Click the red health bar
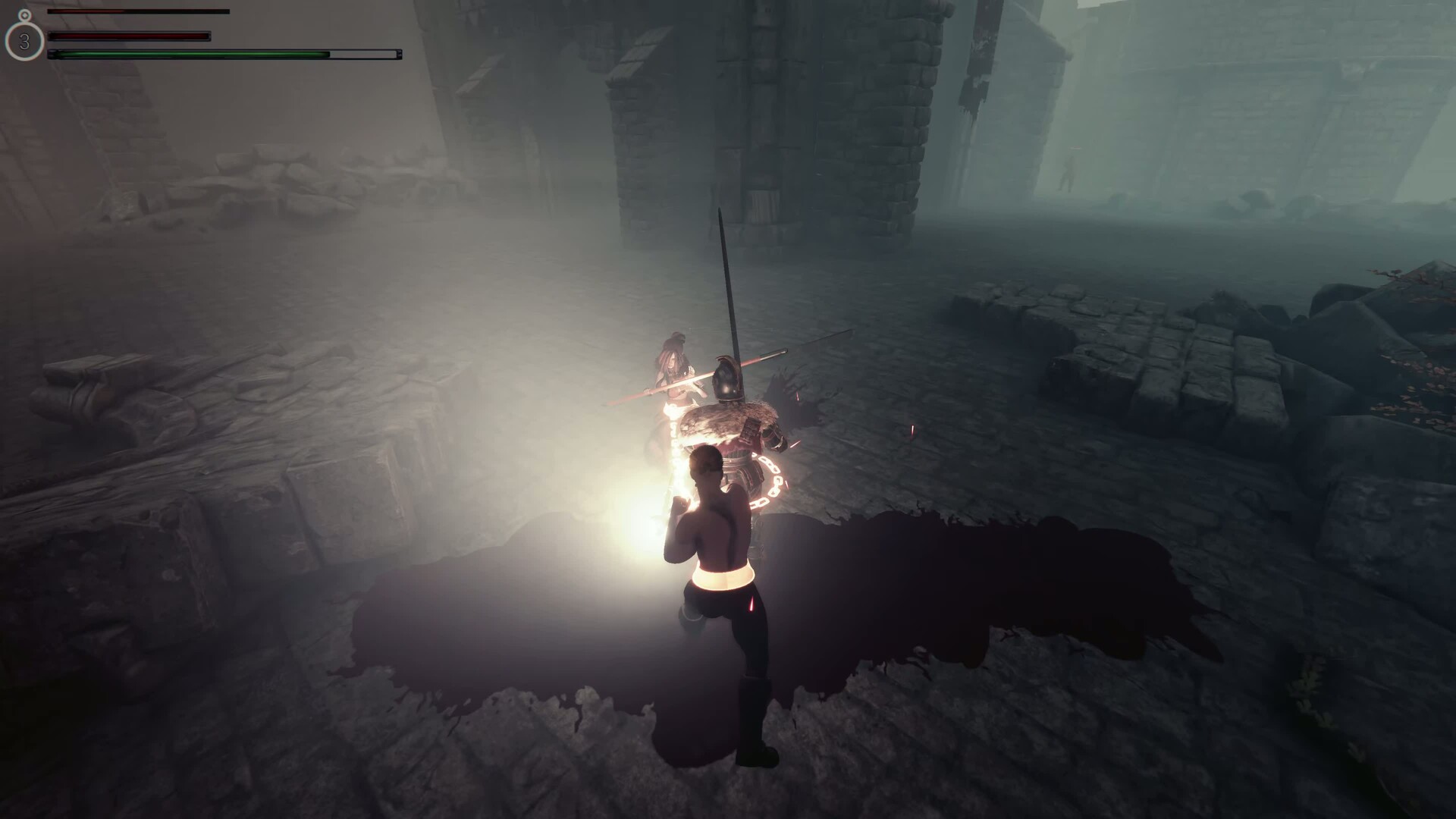1456x819 pixels. pos(129,36)
